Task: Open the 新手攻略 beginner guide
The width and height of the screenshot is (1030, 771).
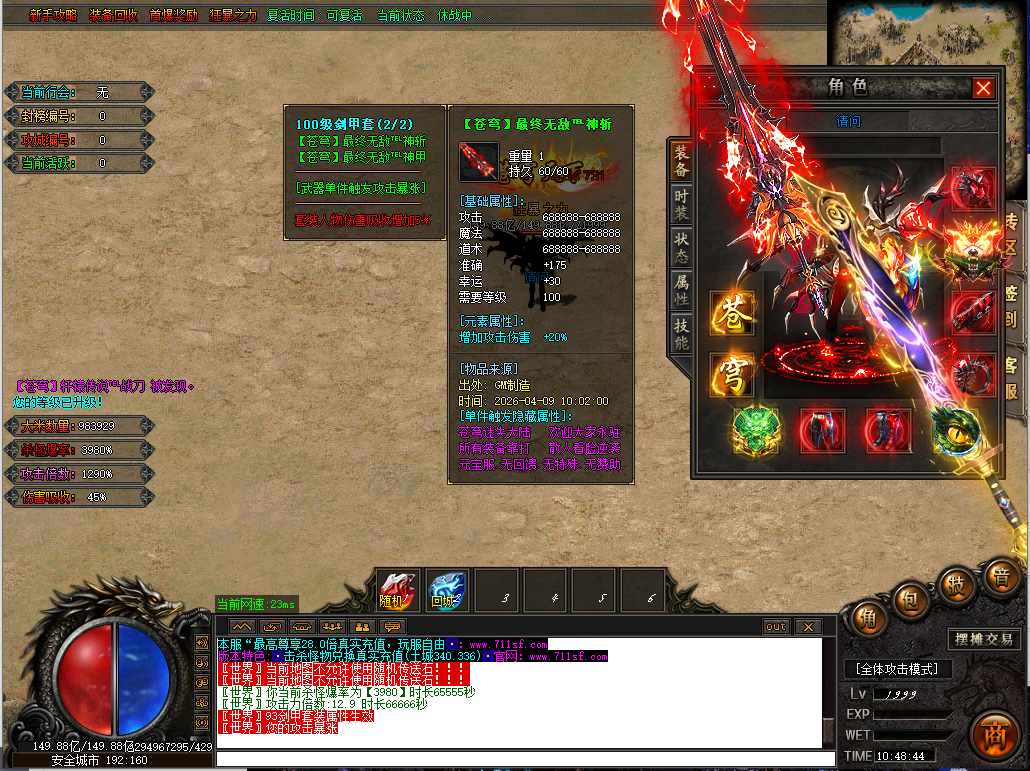Action: point(53,16)
